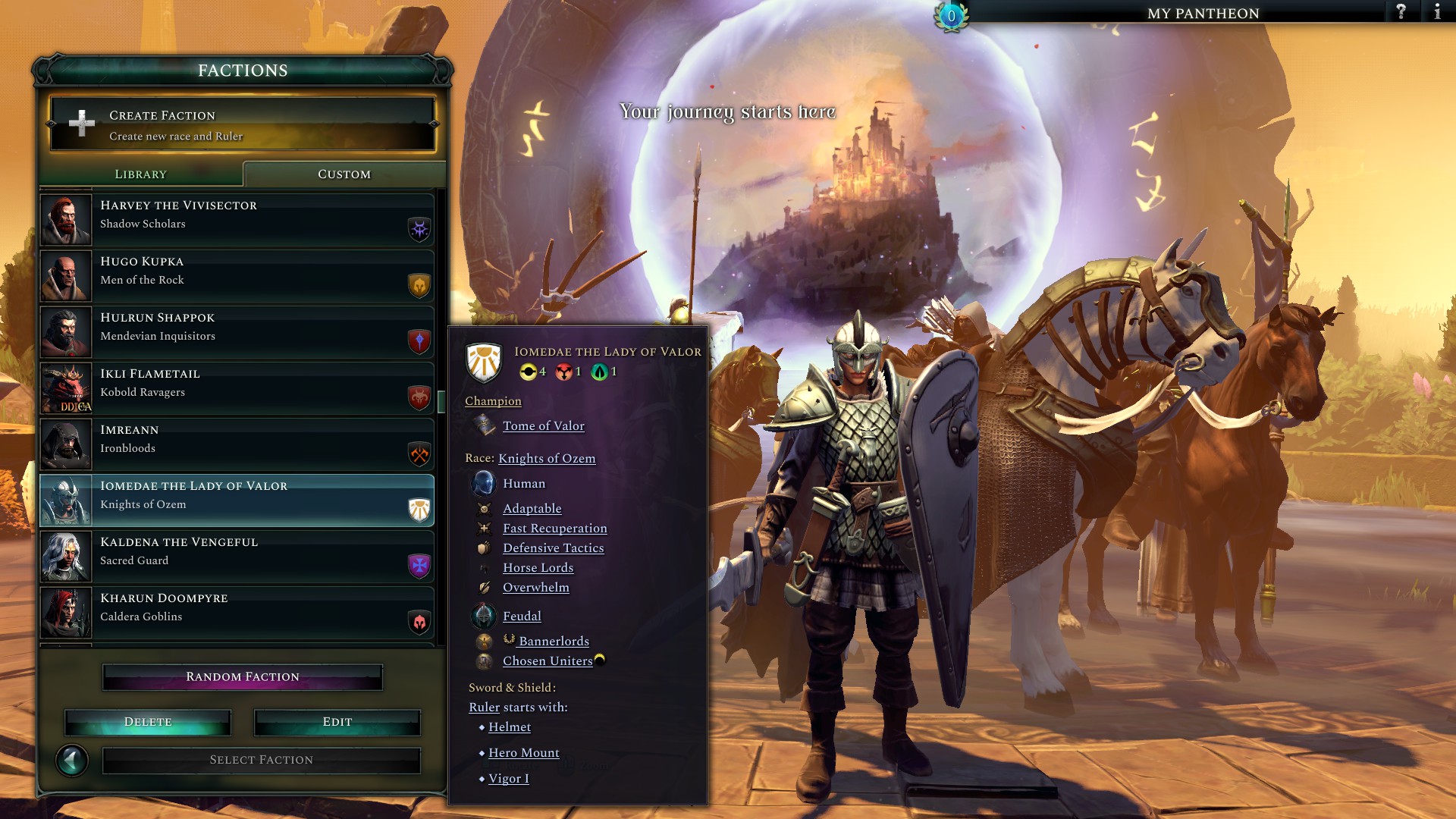1456x819 pixels.
Task: Click the Sacred Guard purple crest icon
Action: point(418,566)
